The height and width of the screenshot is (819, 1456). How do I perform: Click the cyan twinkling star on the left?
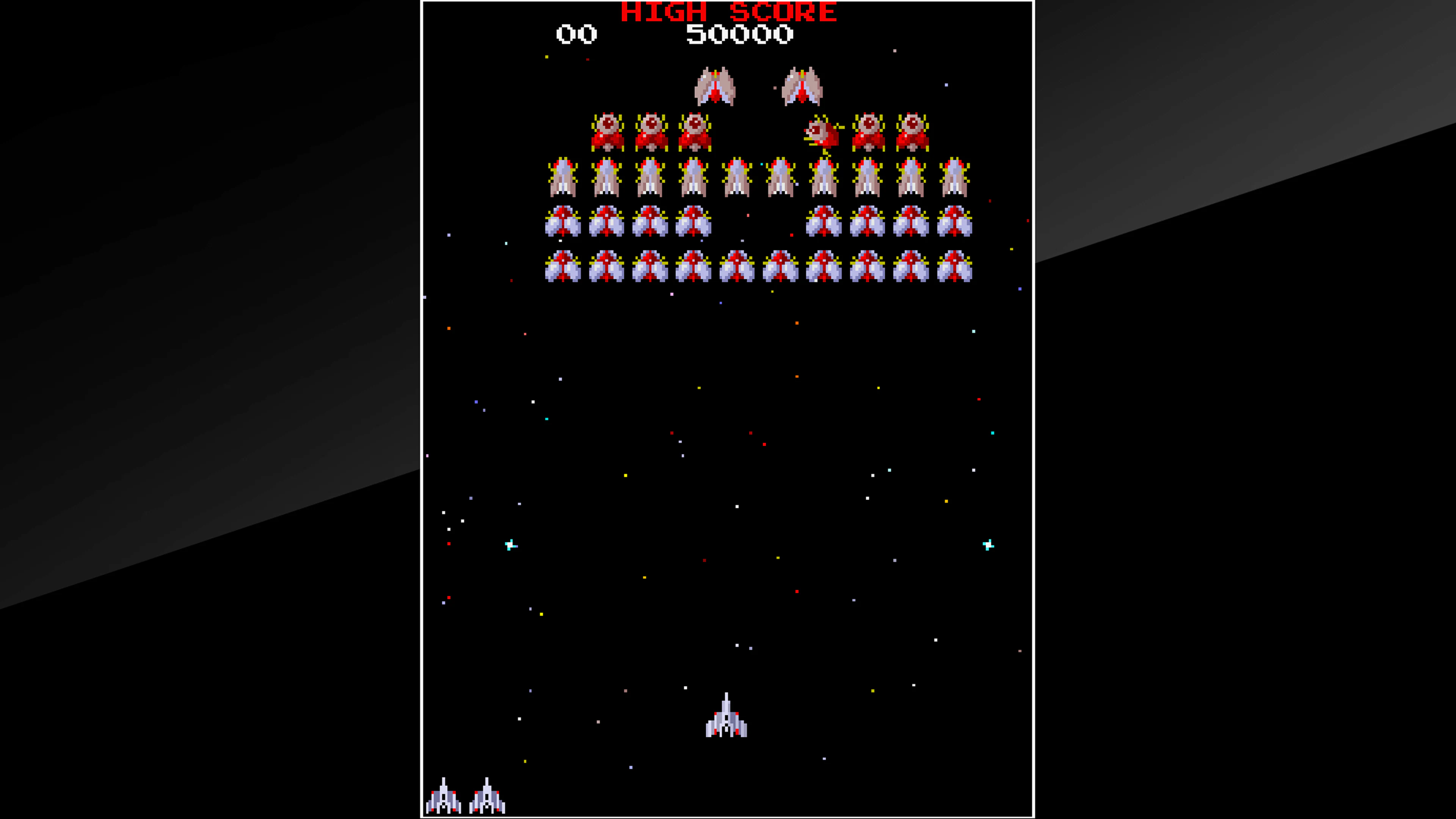coord(510,544)
